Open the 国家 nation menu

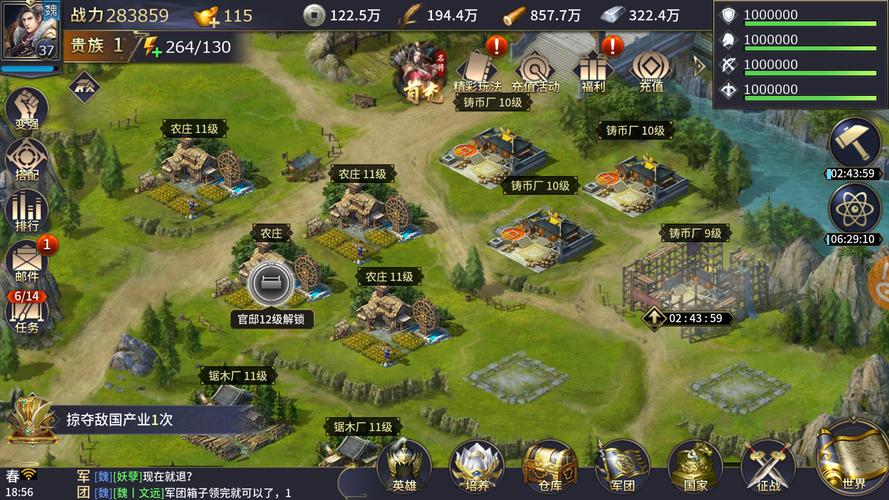click(695, 466)
